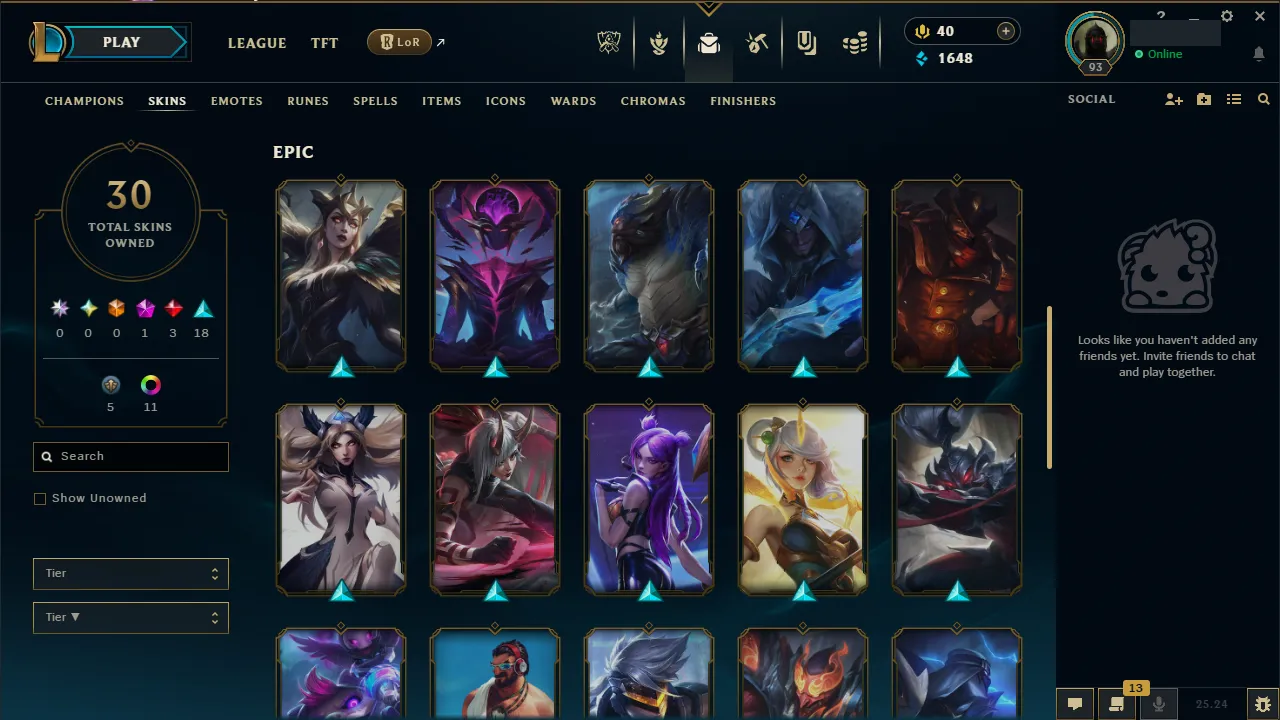1280x720 pixels.
Task: Expand the gold chevron at top center
Action: click(710, 8)
